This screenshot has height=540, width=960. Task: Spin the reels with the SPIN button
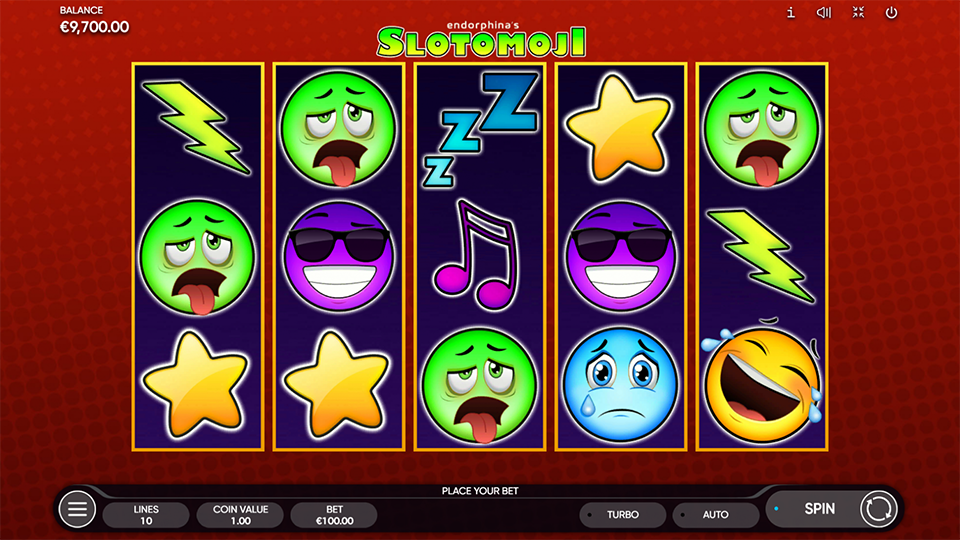(x=820, y=509)
